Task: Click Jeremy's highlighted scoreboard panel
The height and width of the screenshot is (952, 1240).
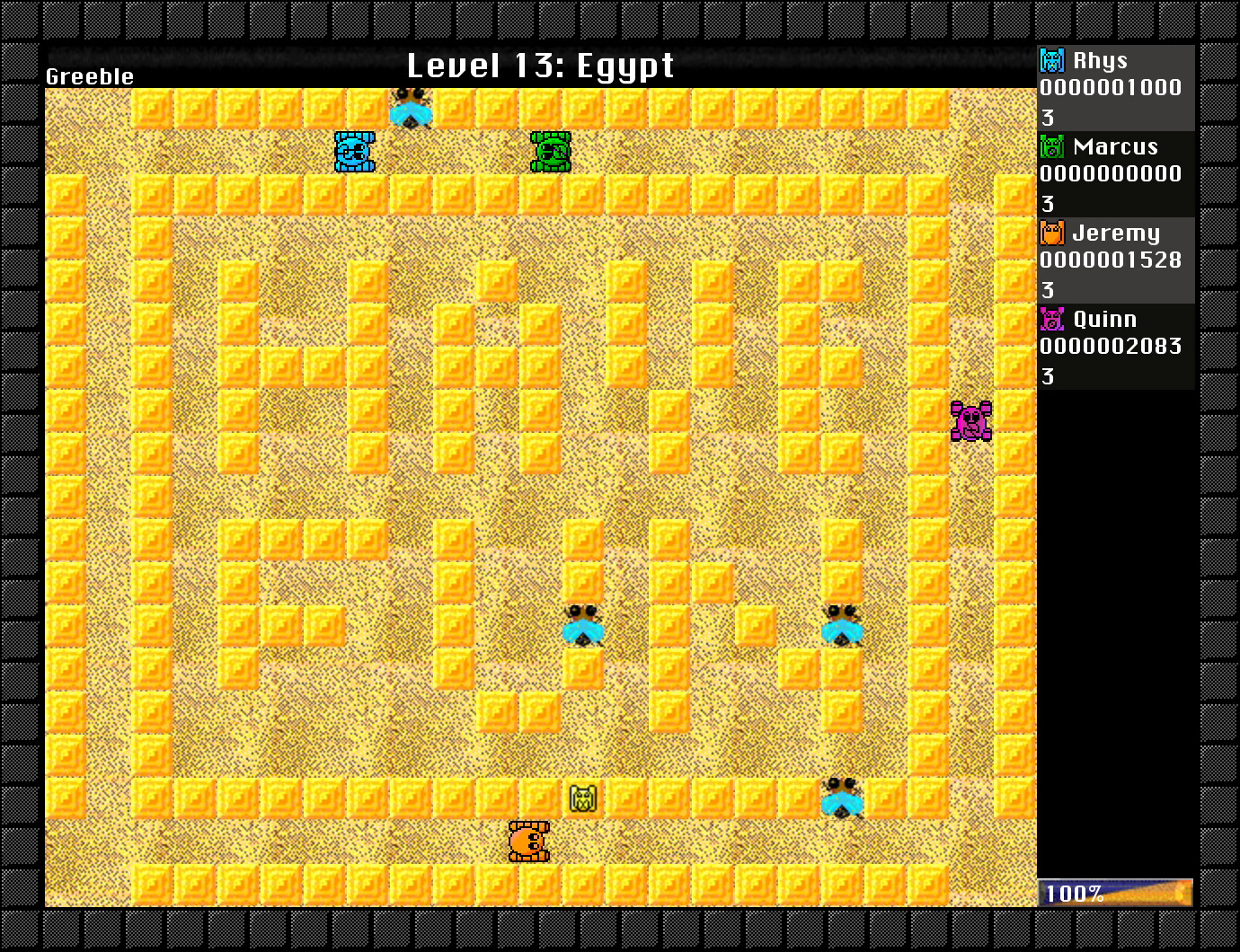Action: click(x=1114, y=260)
